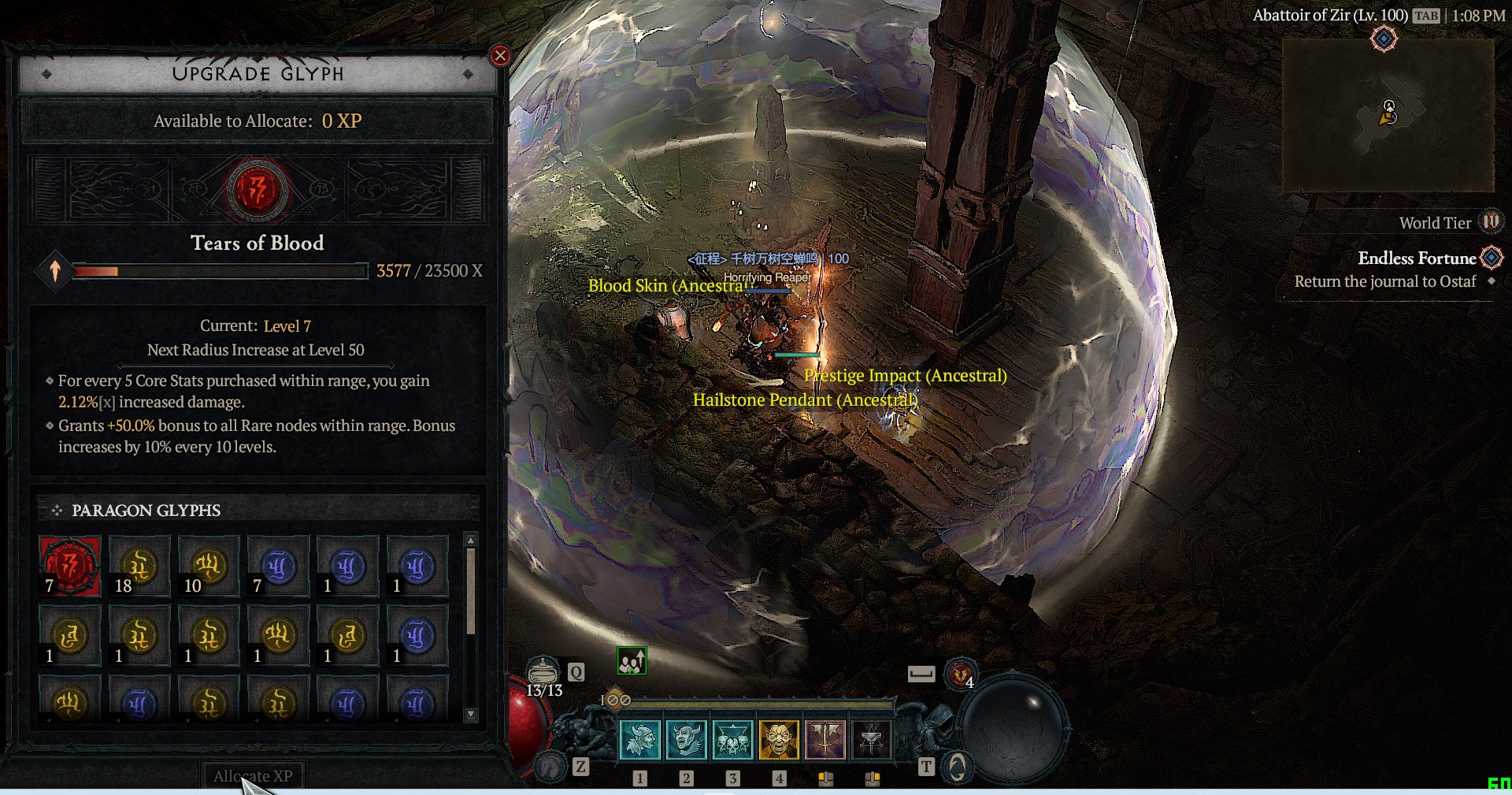The height and width of the screenshot is (795, 1512).
Task: Select the Endless Fortune quest tracker
Action: 1416,258
